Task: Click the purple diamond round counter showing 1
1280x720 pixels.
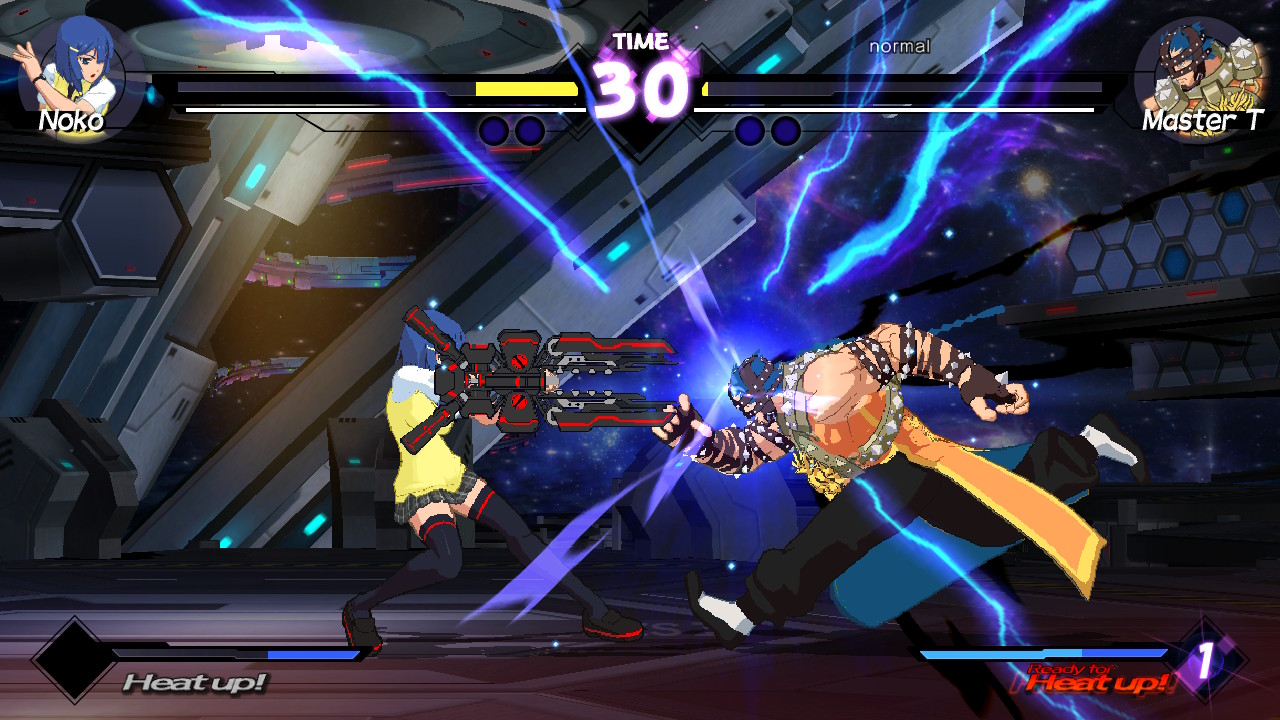Action: (1205, 660)
